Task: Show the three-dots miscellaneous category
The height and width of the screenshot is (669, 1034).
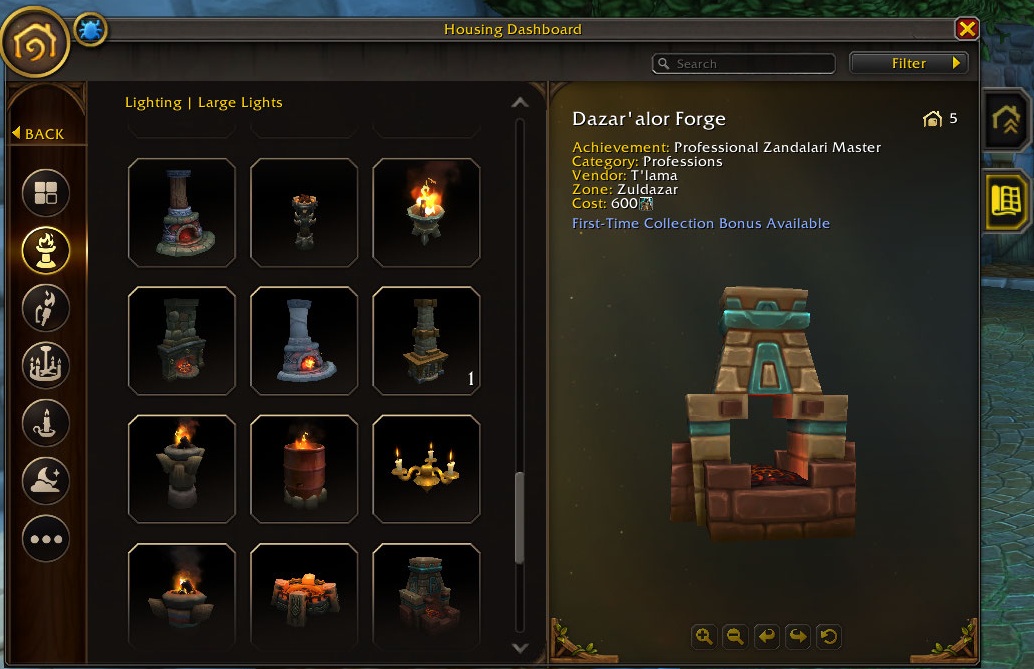Action: click(46, 539)
